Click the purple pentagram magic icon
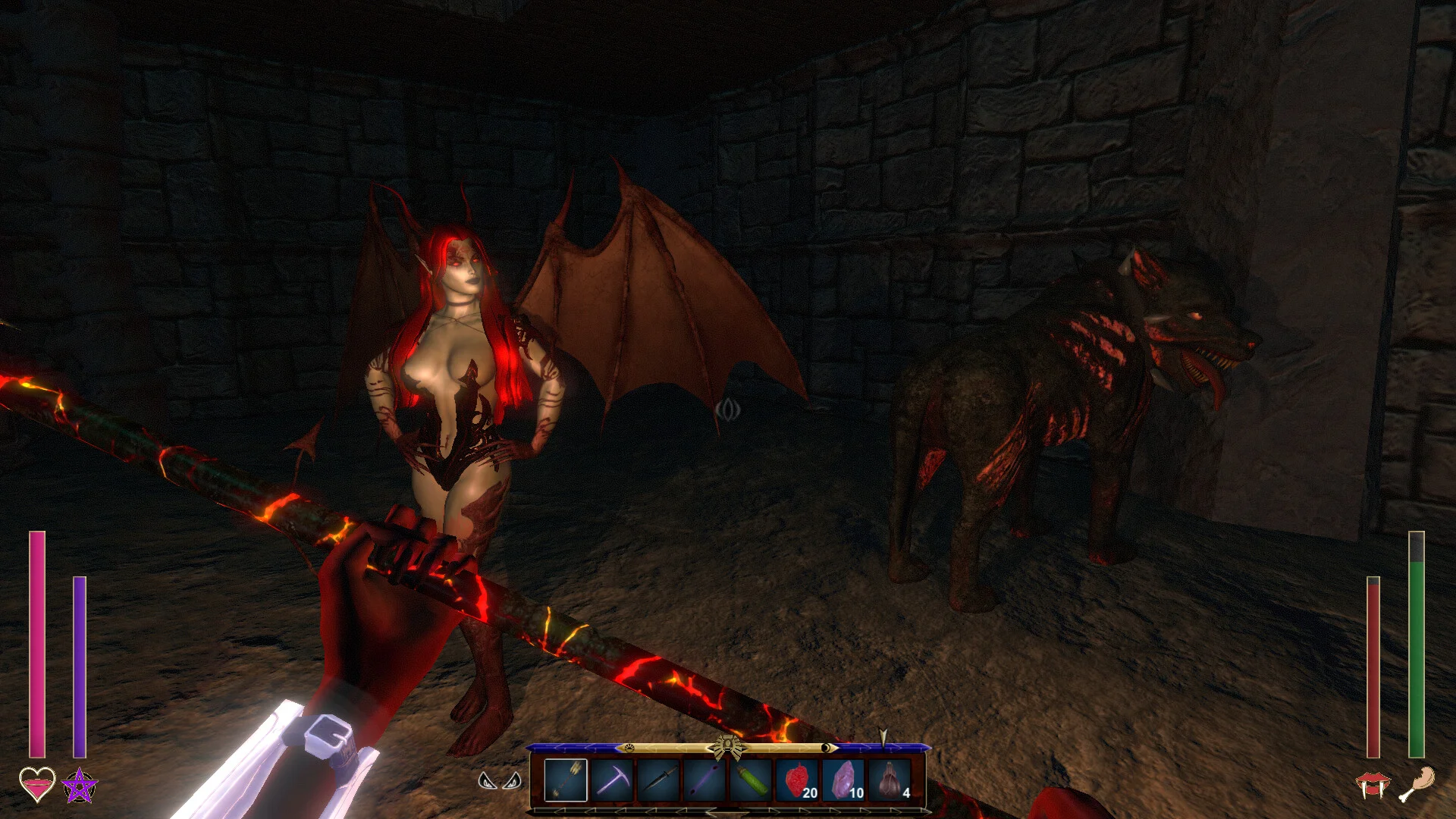 [80, 786]
